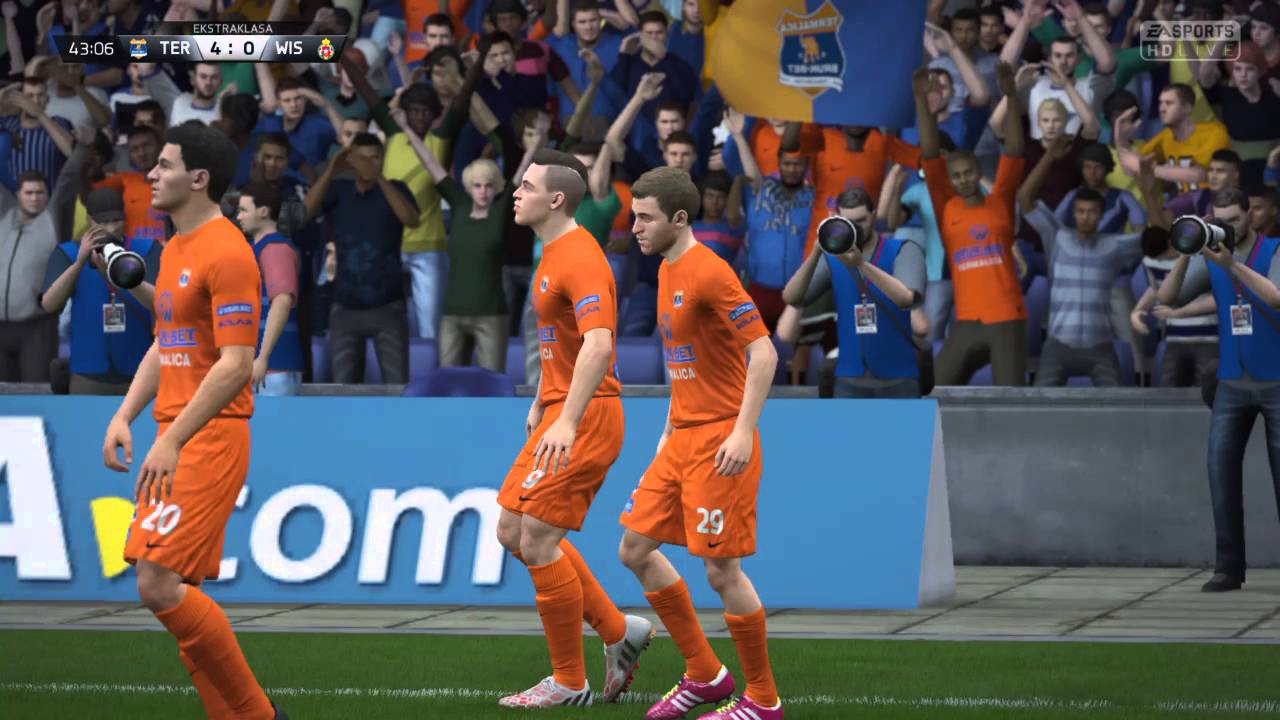Toggle the match clock showing 43:06
Viewport: 1280px width, 720px height.
pos(92,48)
